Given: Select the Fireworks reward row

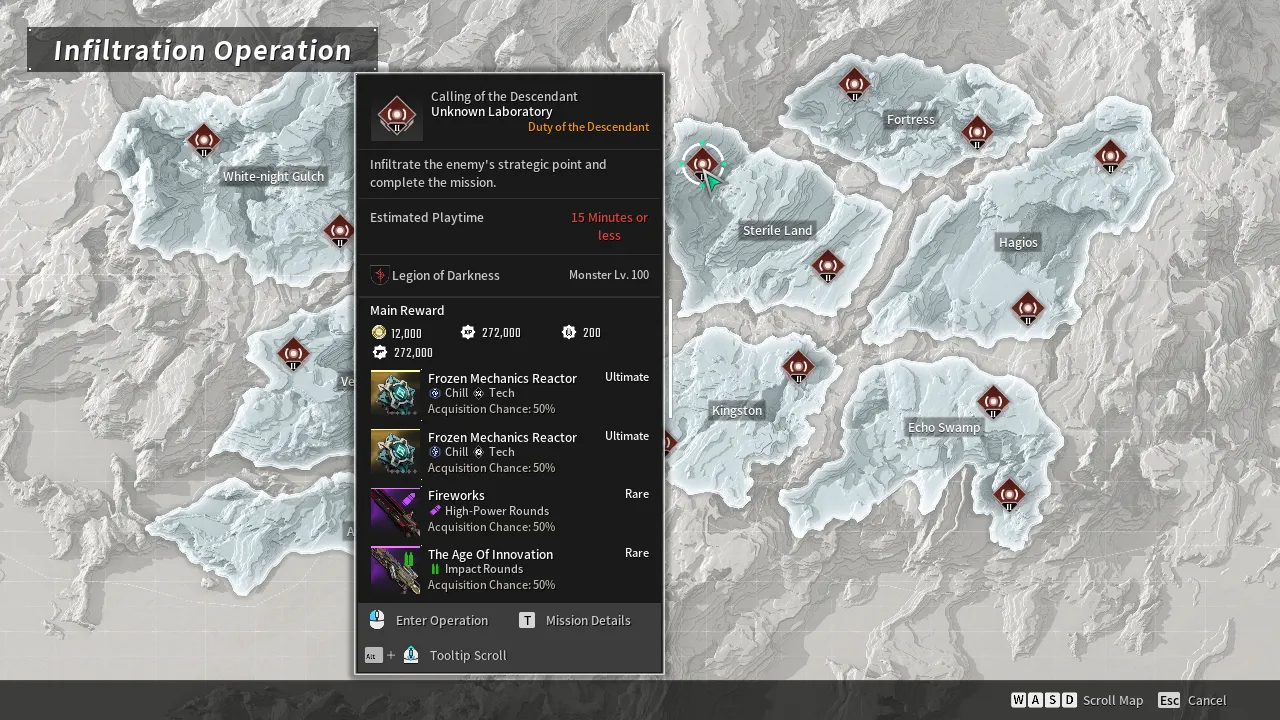Looking at the screenshot, I should pyautogui.click(x=509, y=511).
